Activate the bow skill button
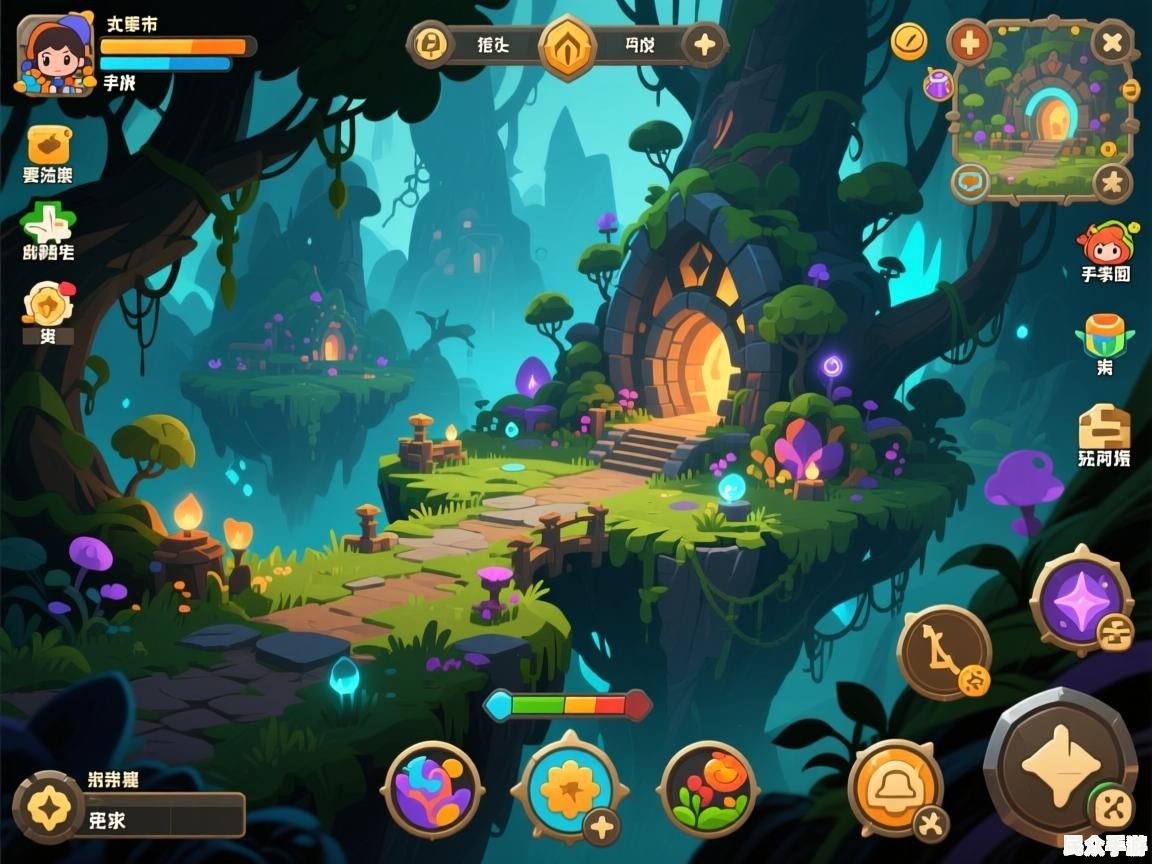 click(x=943, y=652)
